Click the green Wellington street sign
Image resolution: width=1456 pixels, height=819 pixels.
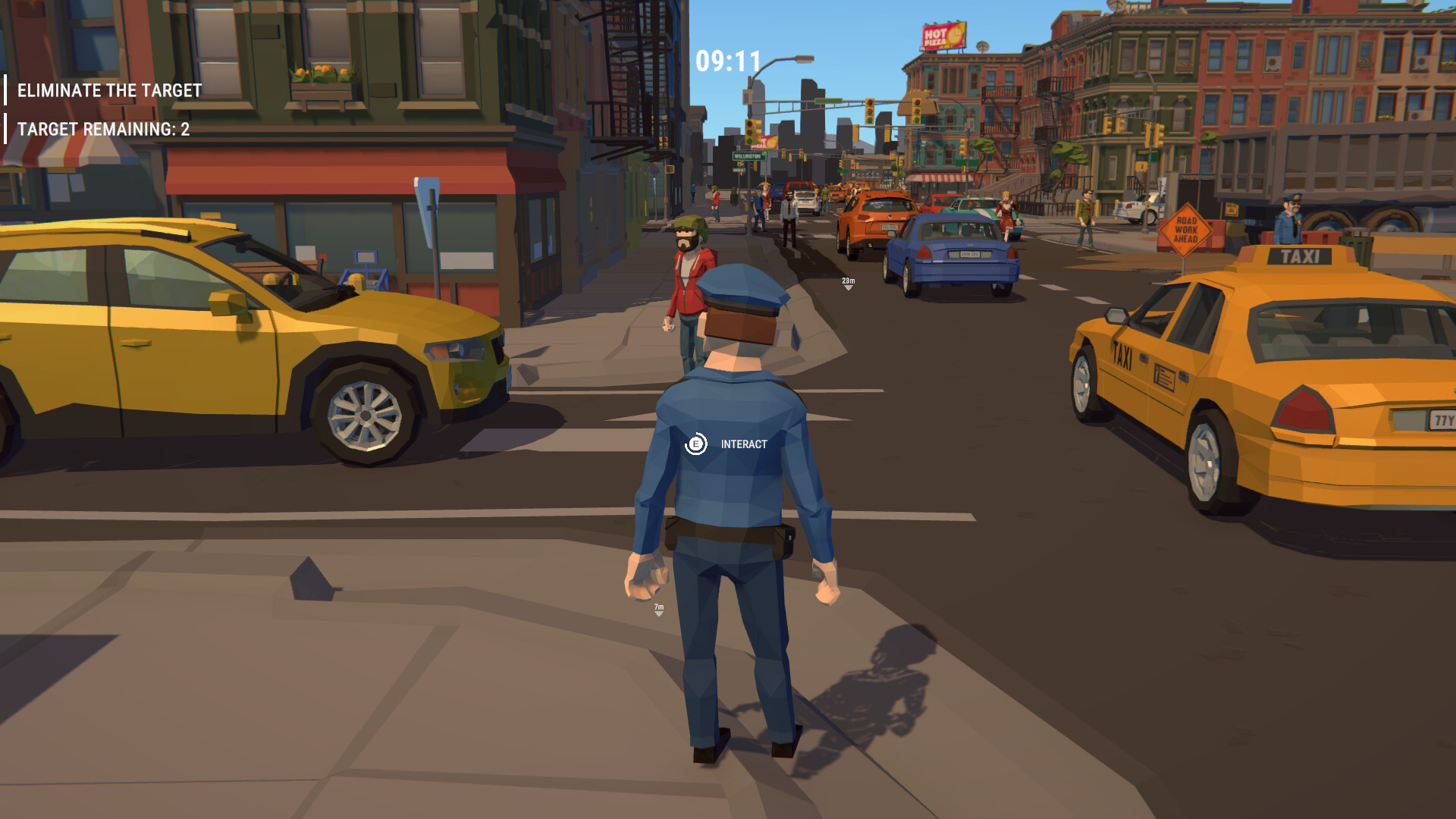click(748, 155)
